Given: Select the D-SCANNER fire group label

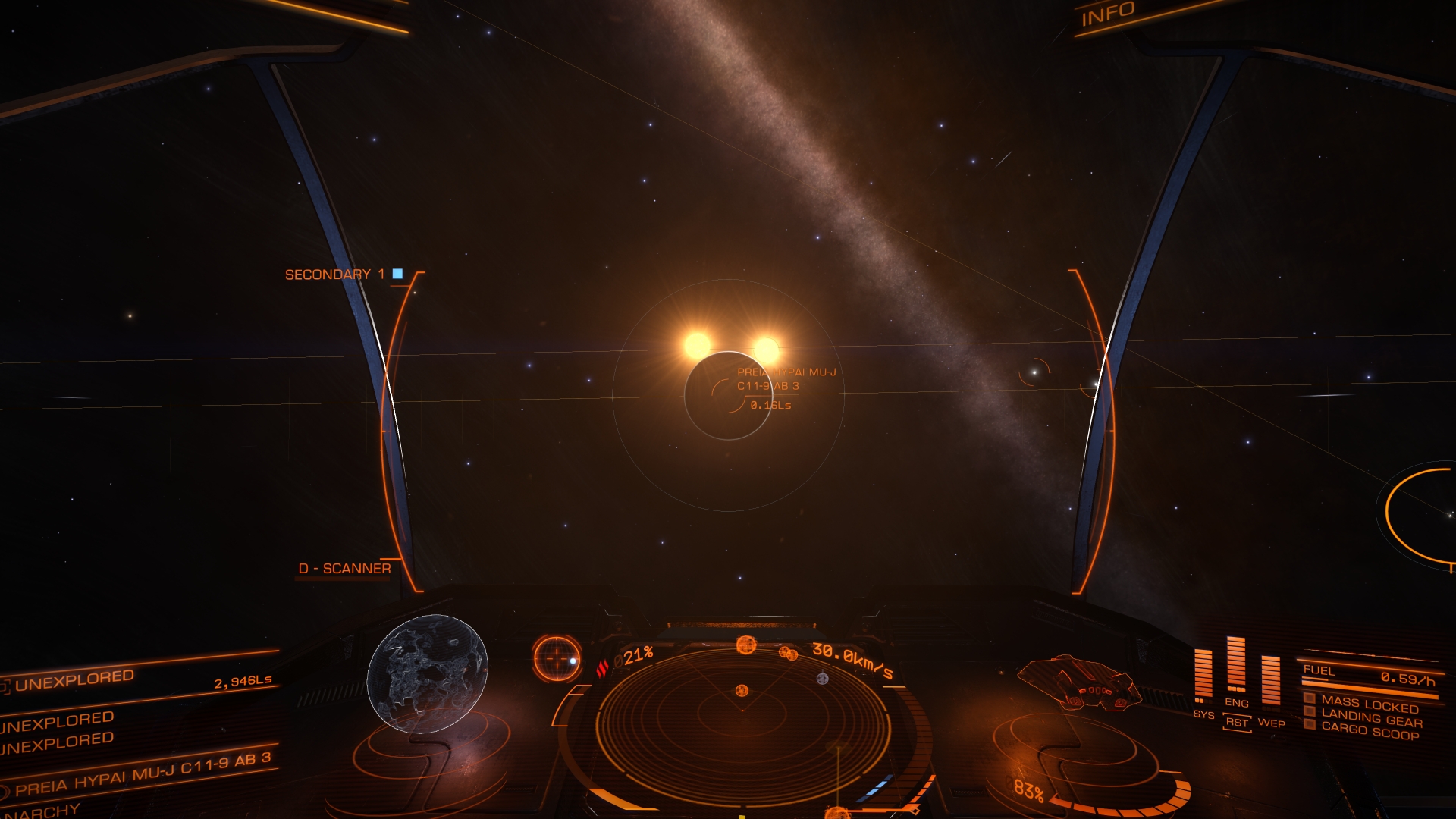Looking at the screenshot, I should [x=345, y=569].
